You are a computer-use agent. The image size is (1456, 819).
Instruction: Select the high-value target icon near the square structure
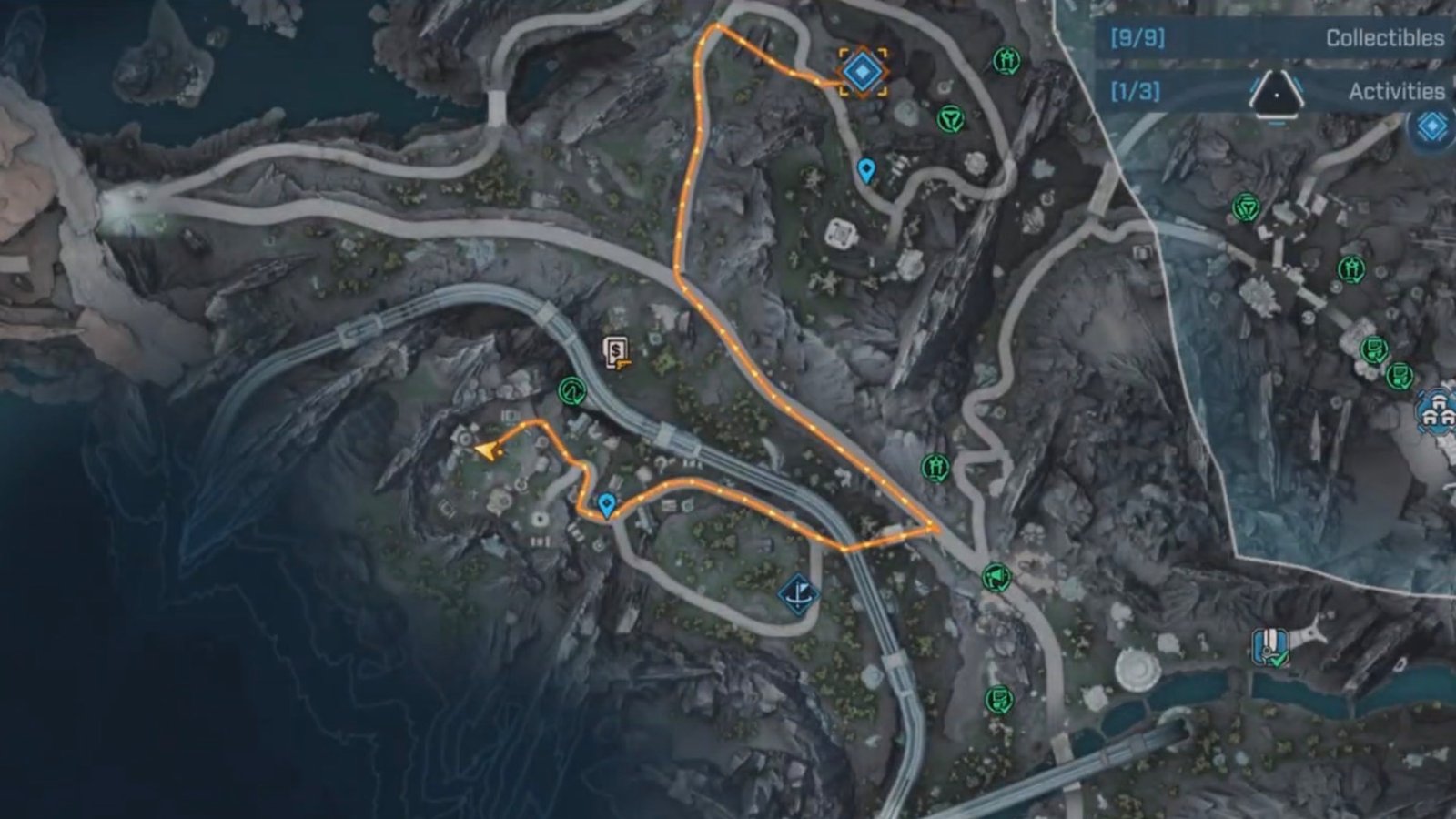(x=950, y=116)
